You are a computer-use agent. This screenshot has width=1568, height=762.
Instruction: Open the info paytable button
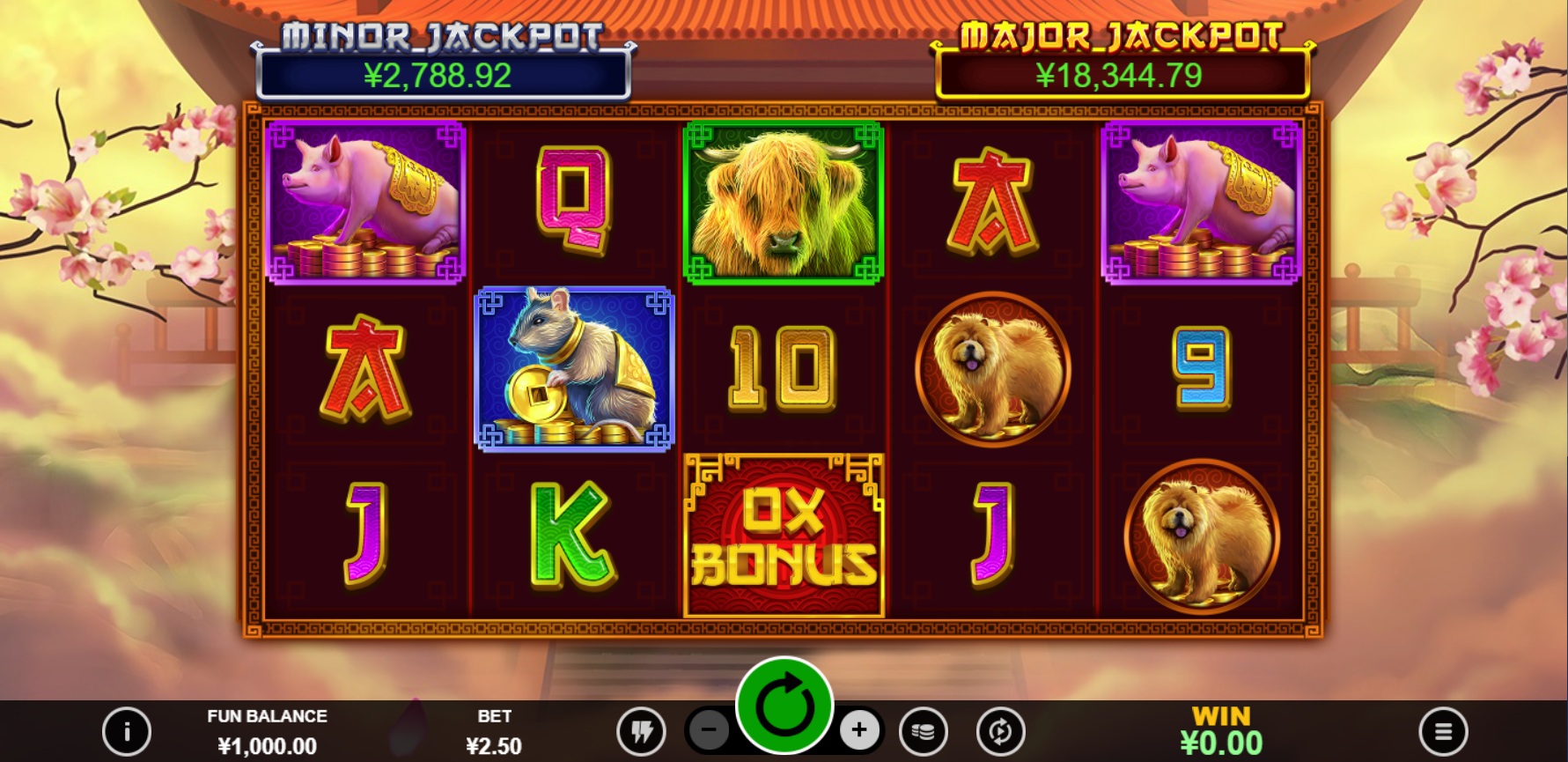pos(127,731)
